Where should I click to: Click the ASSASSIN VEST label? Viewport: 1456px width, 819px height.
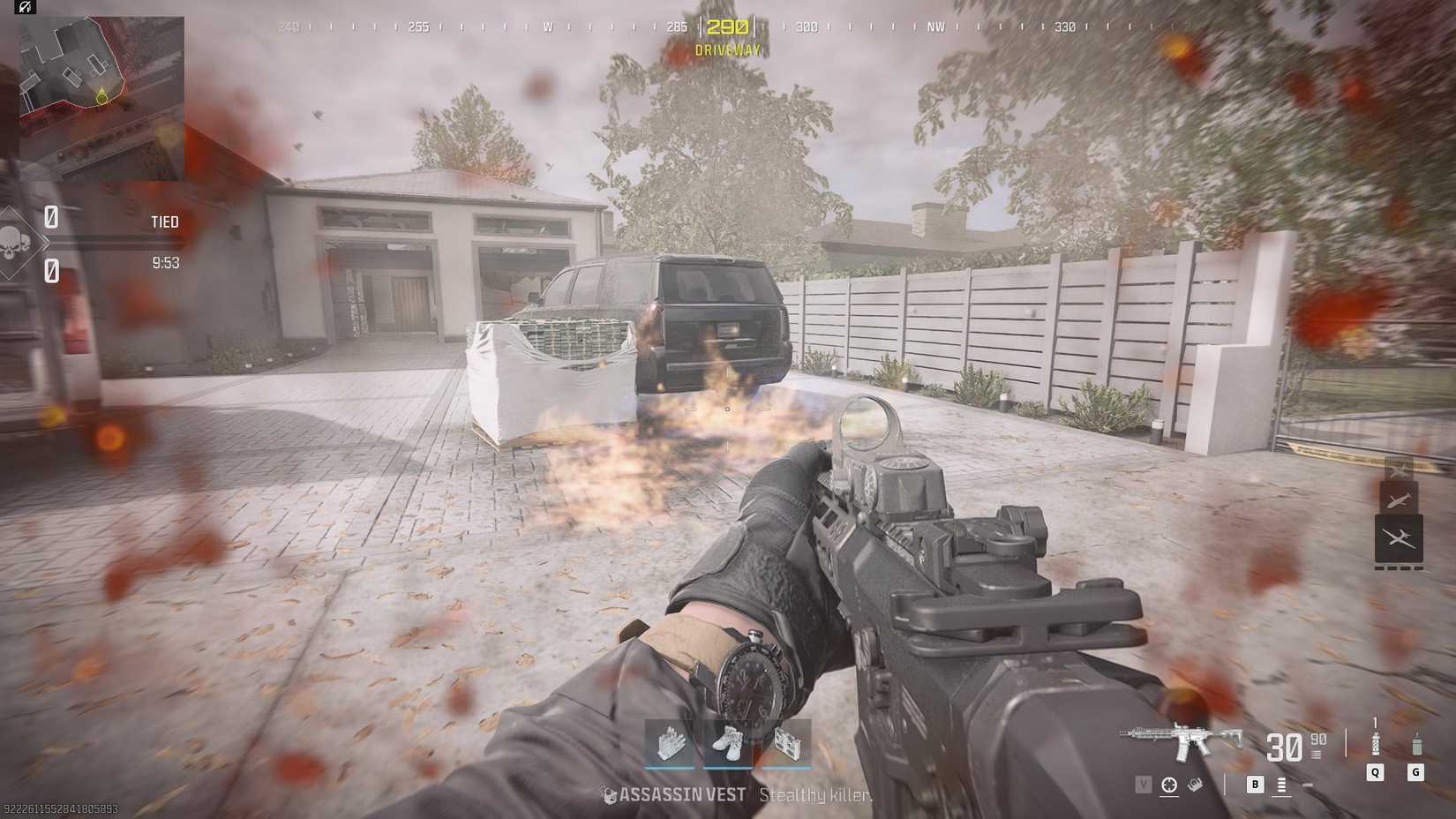coord(681,794)
